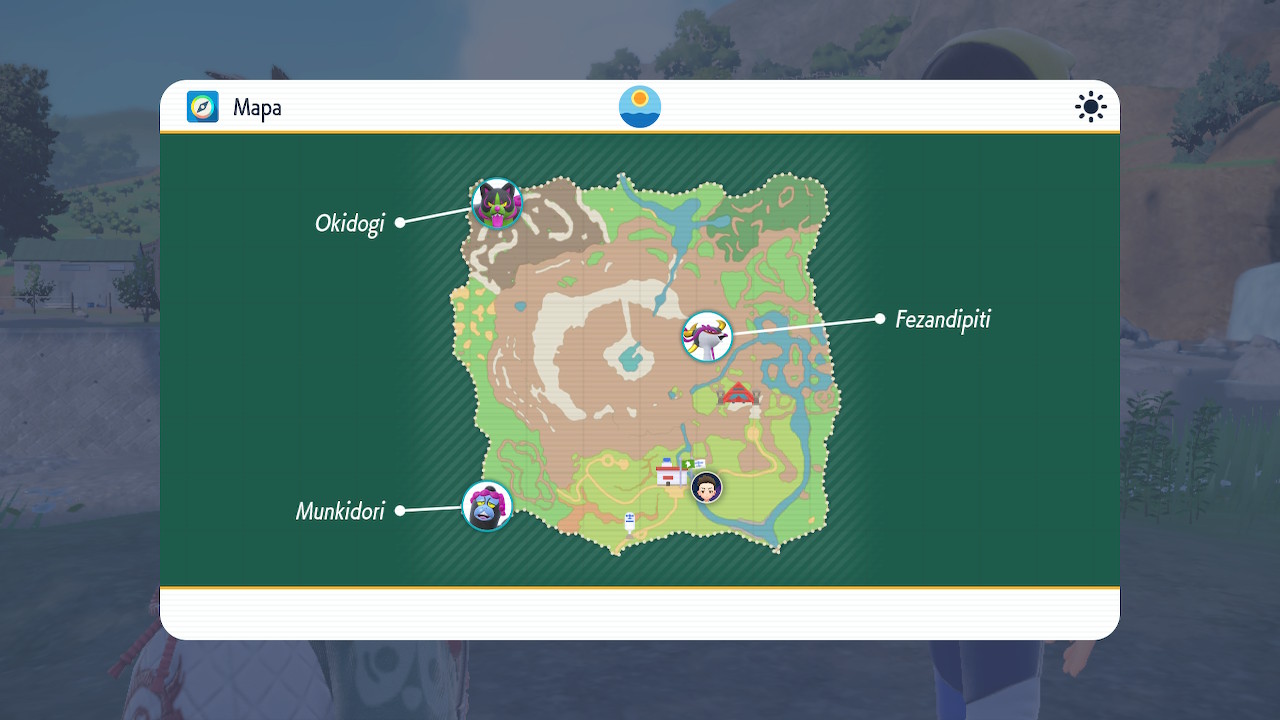This screenshot has height=720, width=1280.
Task: Open the Mapa compass app icon
Action: coord(203,107)
